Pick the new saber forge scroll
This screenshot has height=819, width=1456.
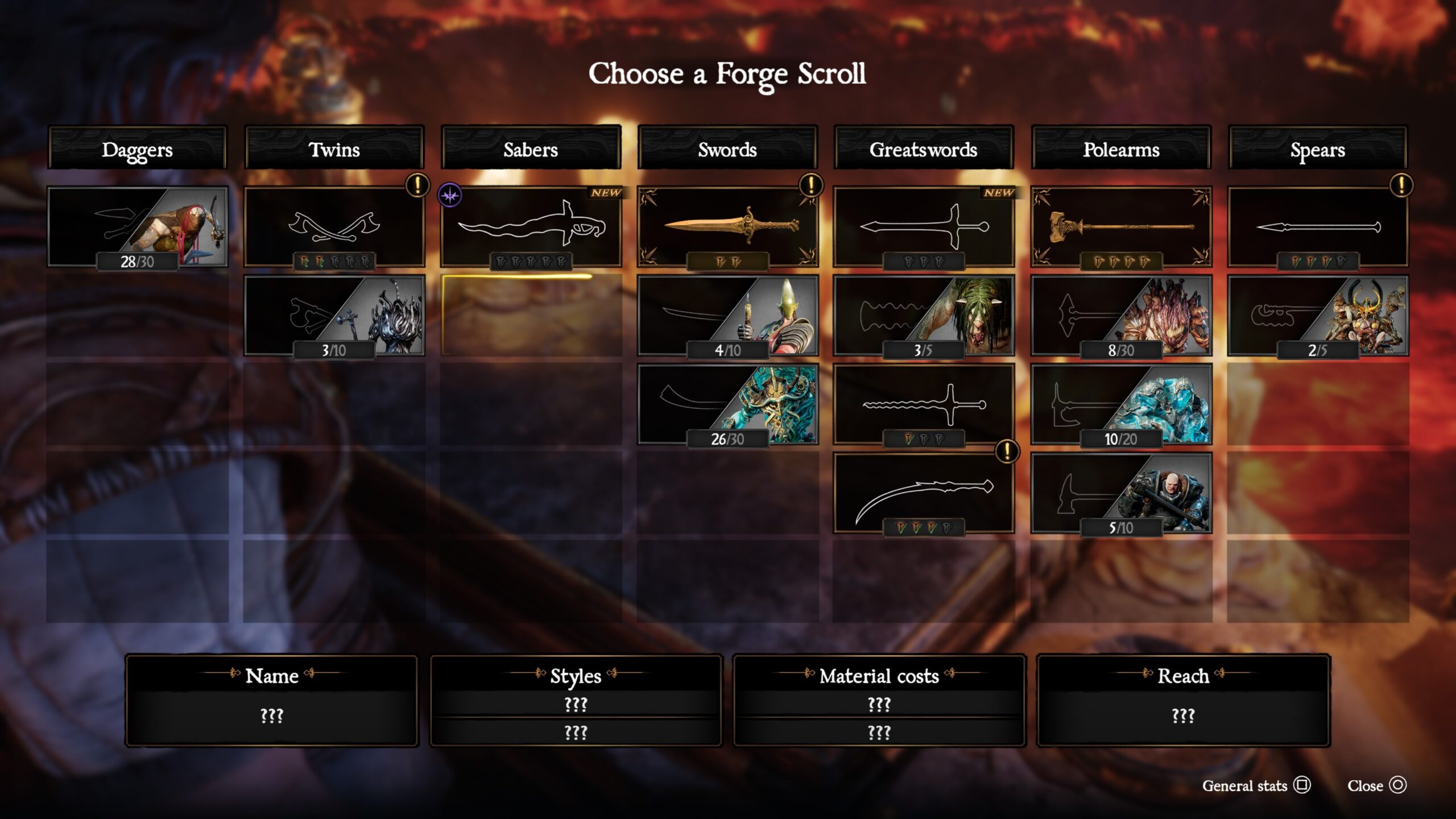coord(531,227)
